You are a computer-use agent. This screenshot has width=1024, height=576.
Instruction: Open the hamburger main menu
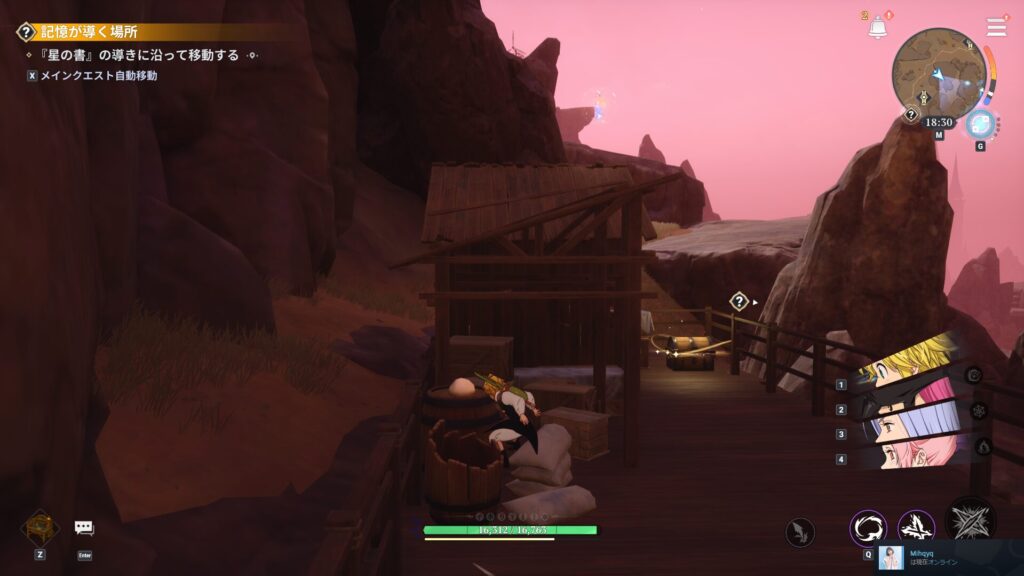[996, 27]
